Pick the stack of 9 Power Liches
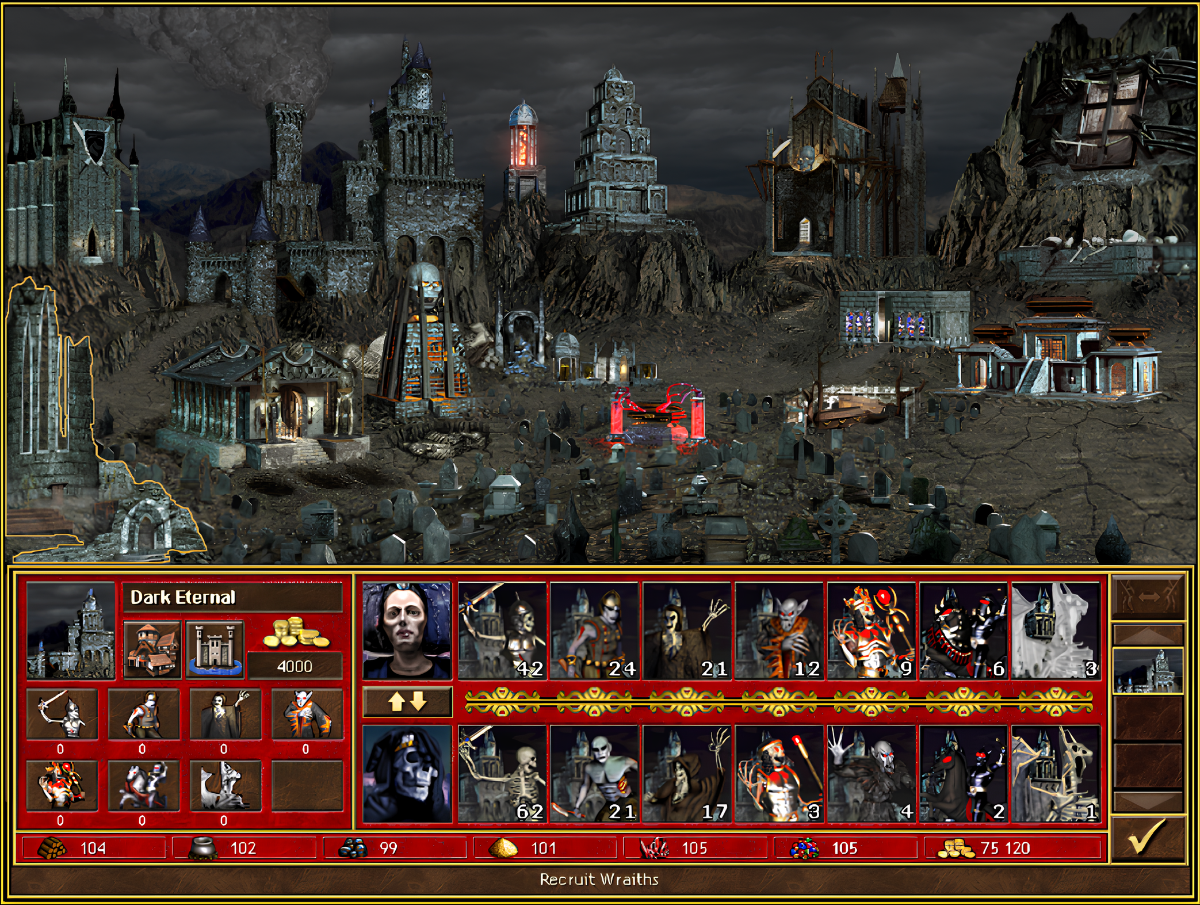Screen dimensions: 1200x905 coord(871,631)
